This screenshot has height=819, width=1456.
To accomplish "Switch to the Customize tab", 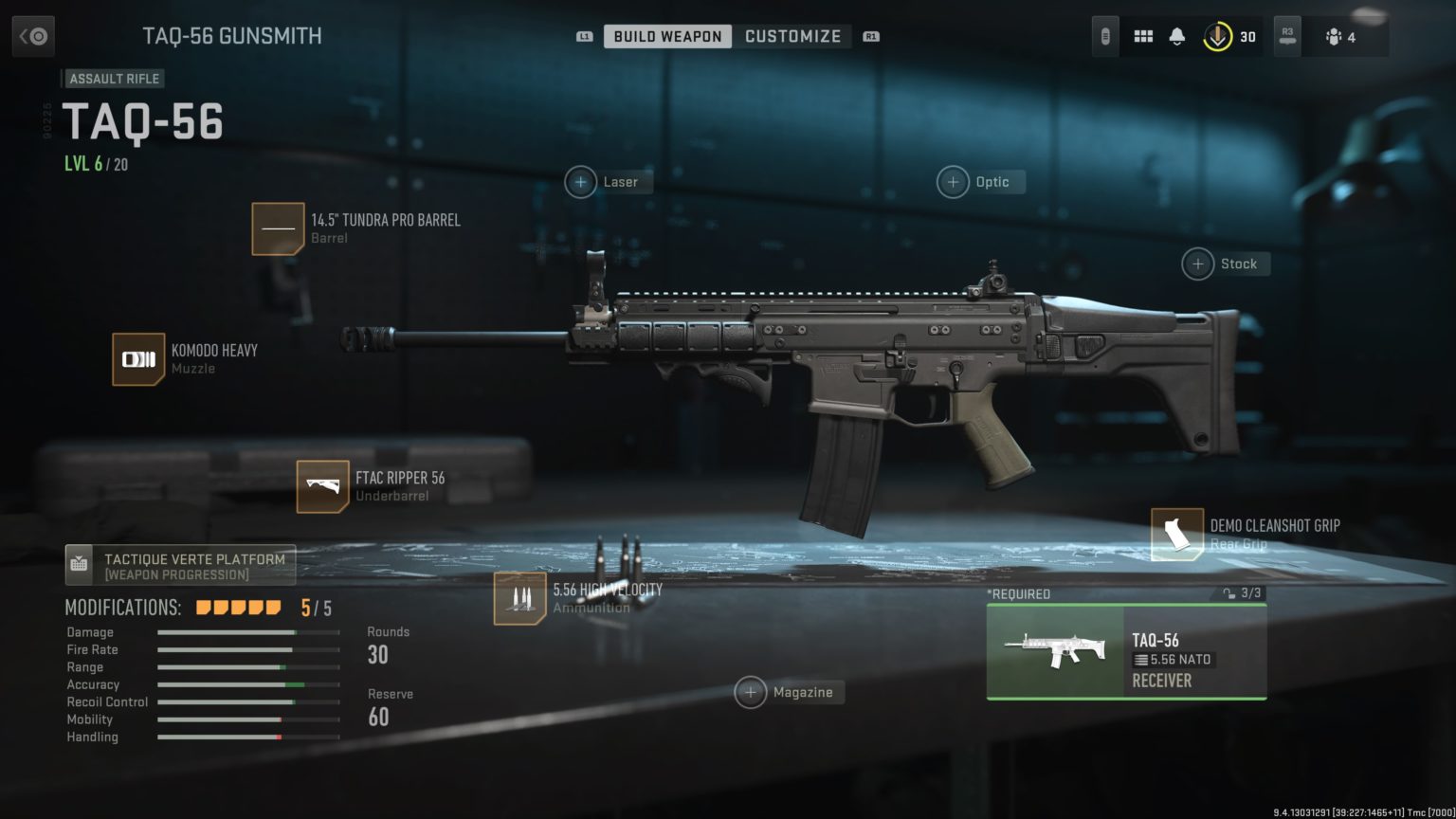I will (x=793, y=35).
